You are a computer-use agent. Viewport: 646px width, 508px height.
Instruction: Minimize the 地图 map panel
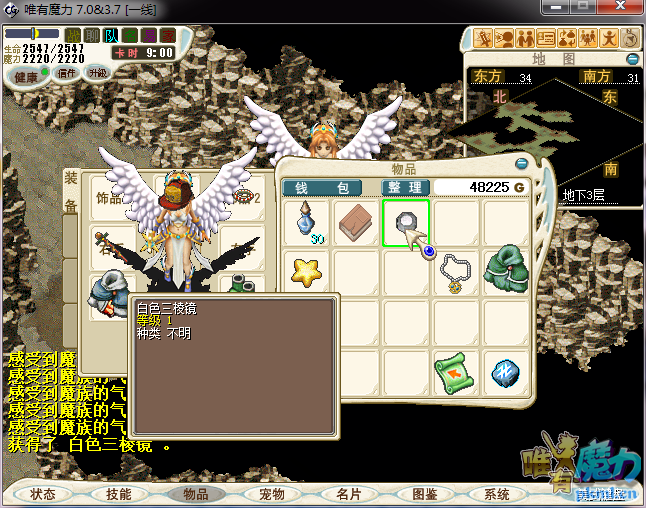(x=629, y=60)
